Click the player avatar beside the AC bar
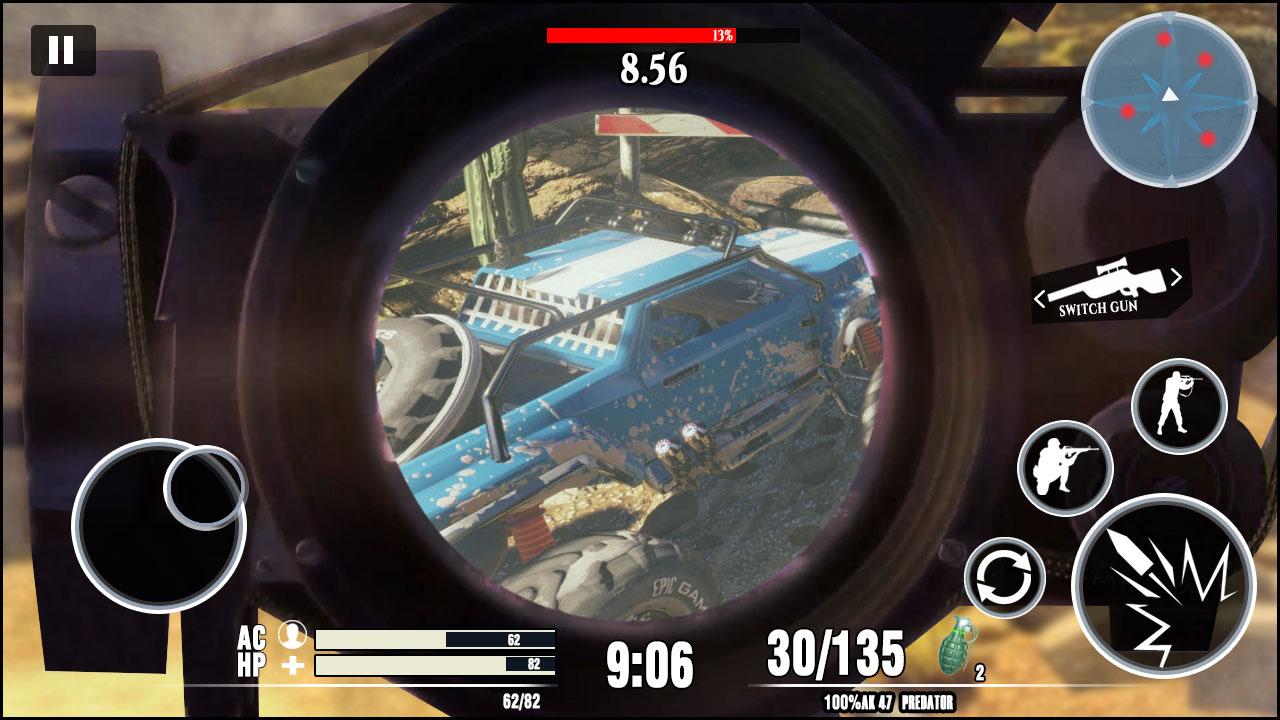 pyautogui.click(x=291, y=634)
